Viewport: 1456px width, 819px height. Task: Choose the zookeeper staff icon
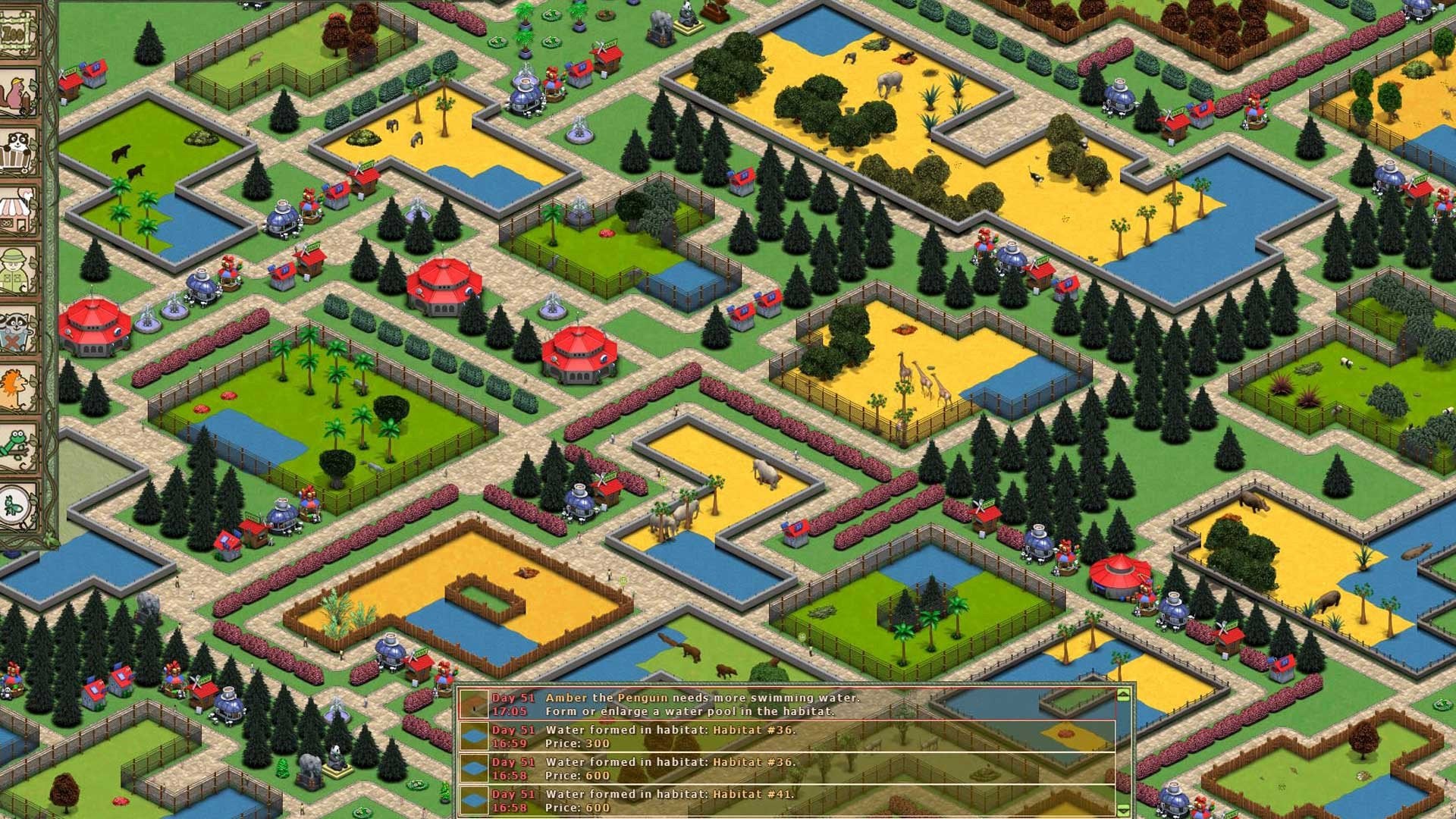point(18,269)
